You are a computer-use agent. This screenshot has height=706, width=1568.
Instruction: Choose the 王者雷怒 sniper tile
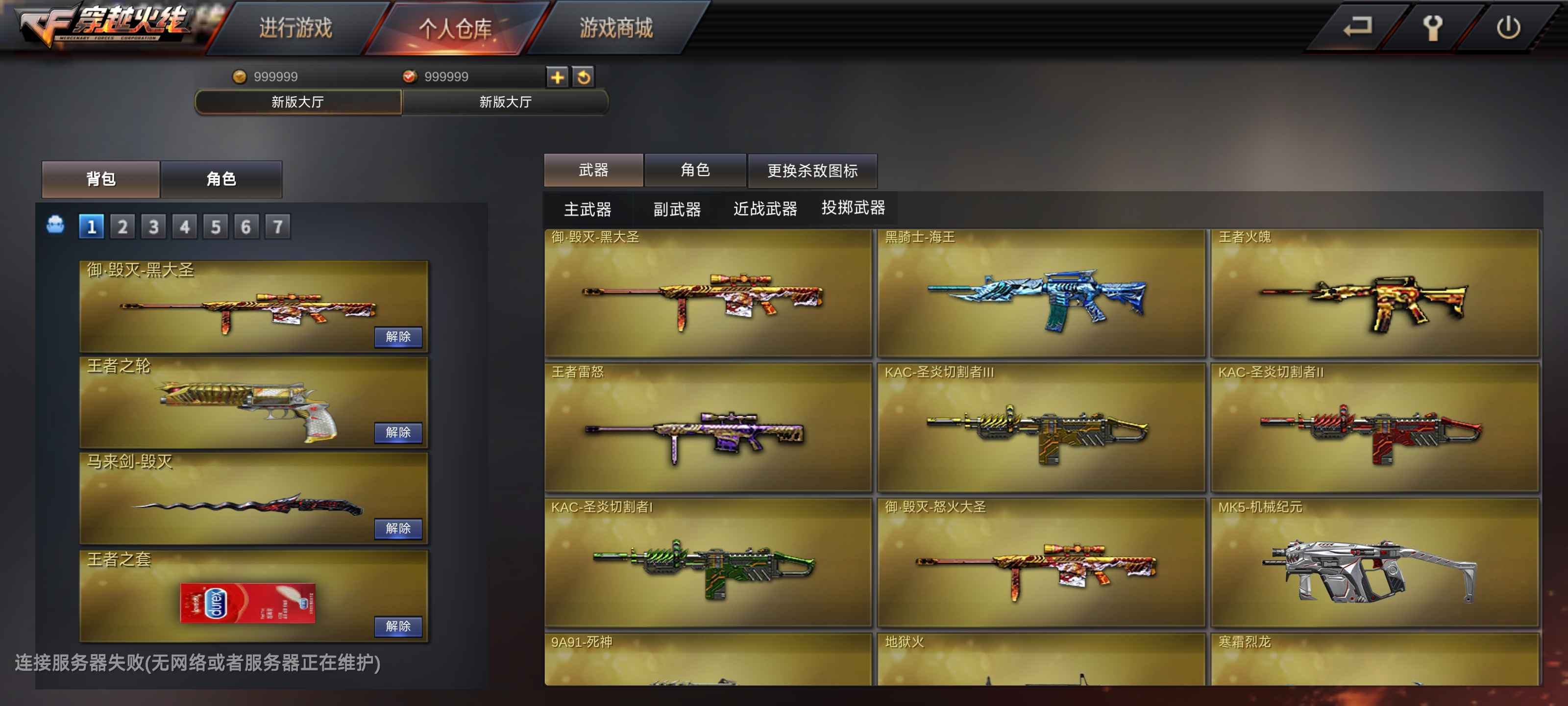click(707, 428)
